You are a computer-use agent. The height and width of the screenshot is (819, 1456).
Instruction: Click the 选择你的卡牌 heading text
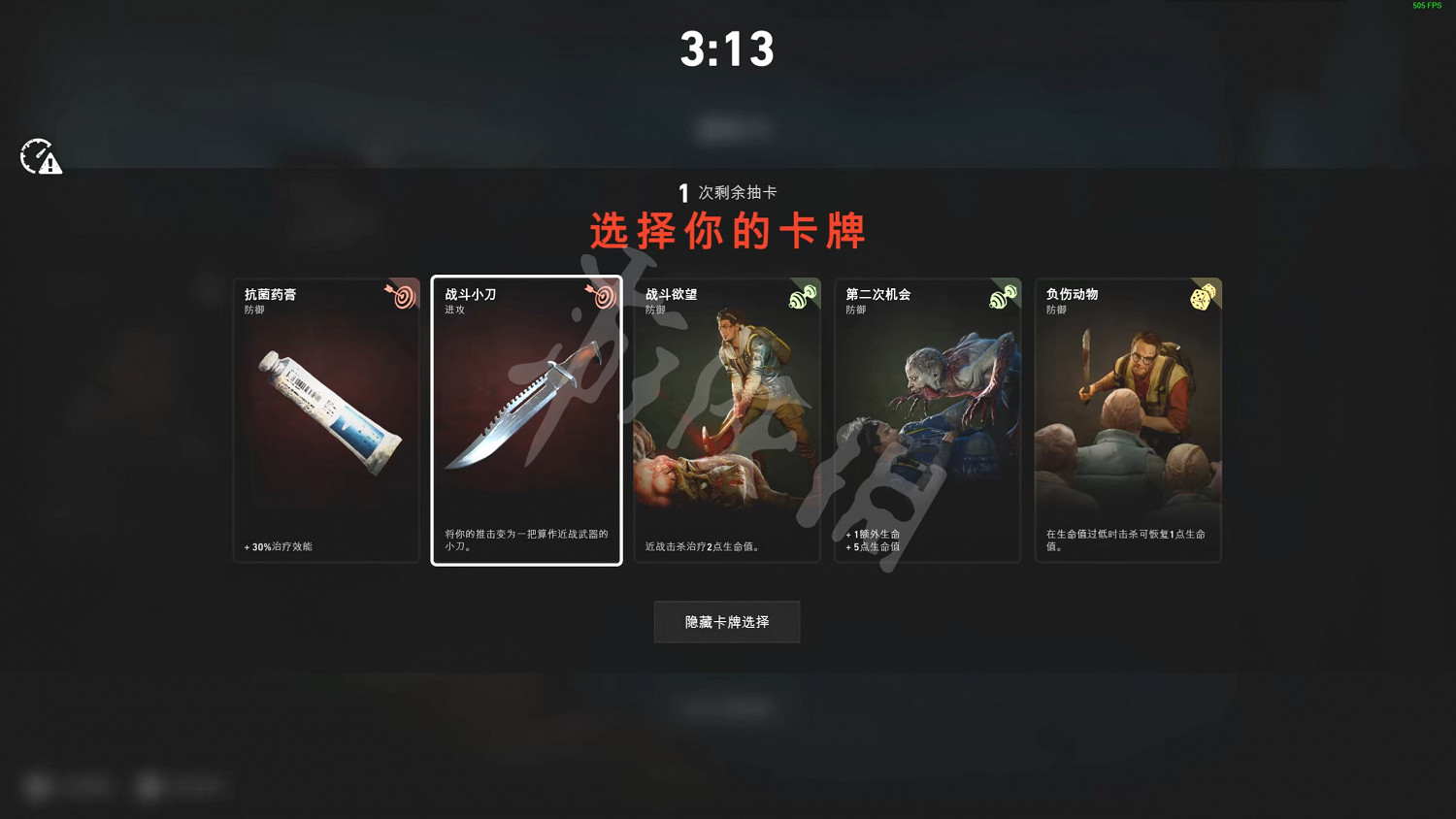pyautogui.click(x=726, y=231)
